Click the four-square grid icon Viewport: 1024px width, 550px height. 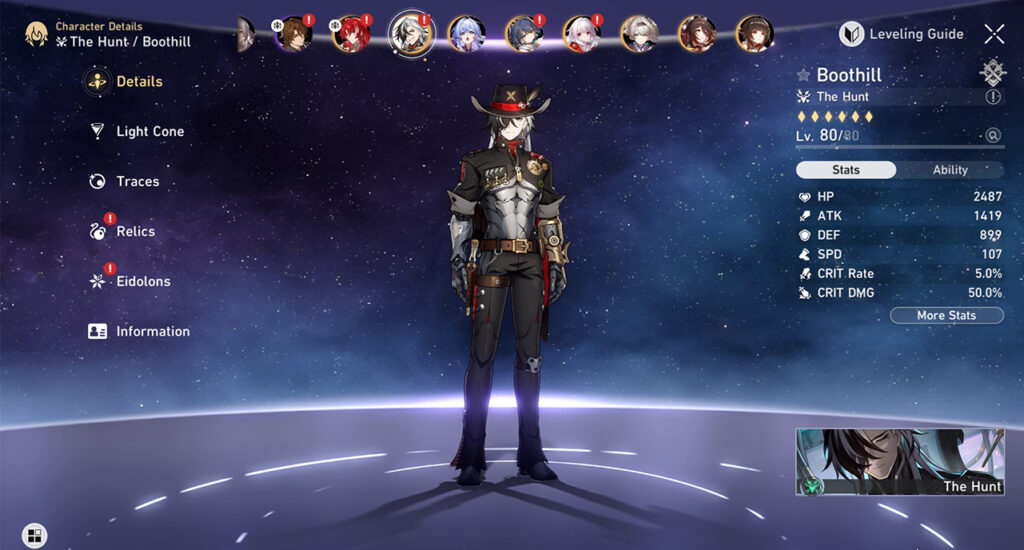click(x=34, y=535)
